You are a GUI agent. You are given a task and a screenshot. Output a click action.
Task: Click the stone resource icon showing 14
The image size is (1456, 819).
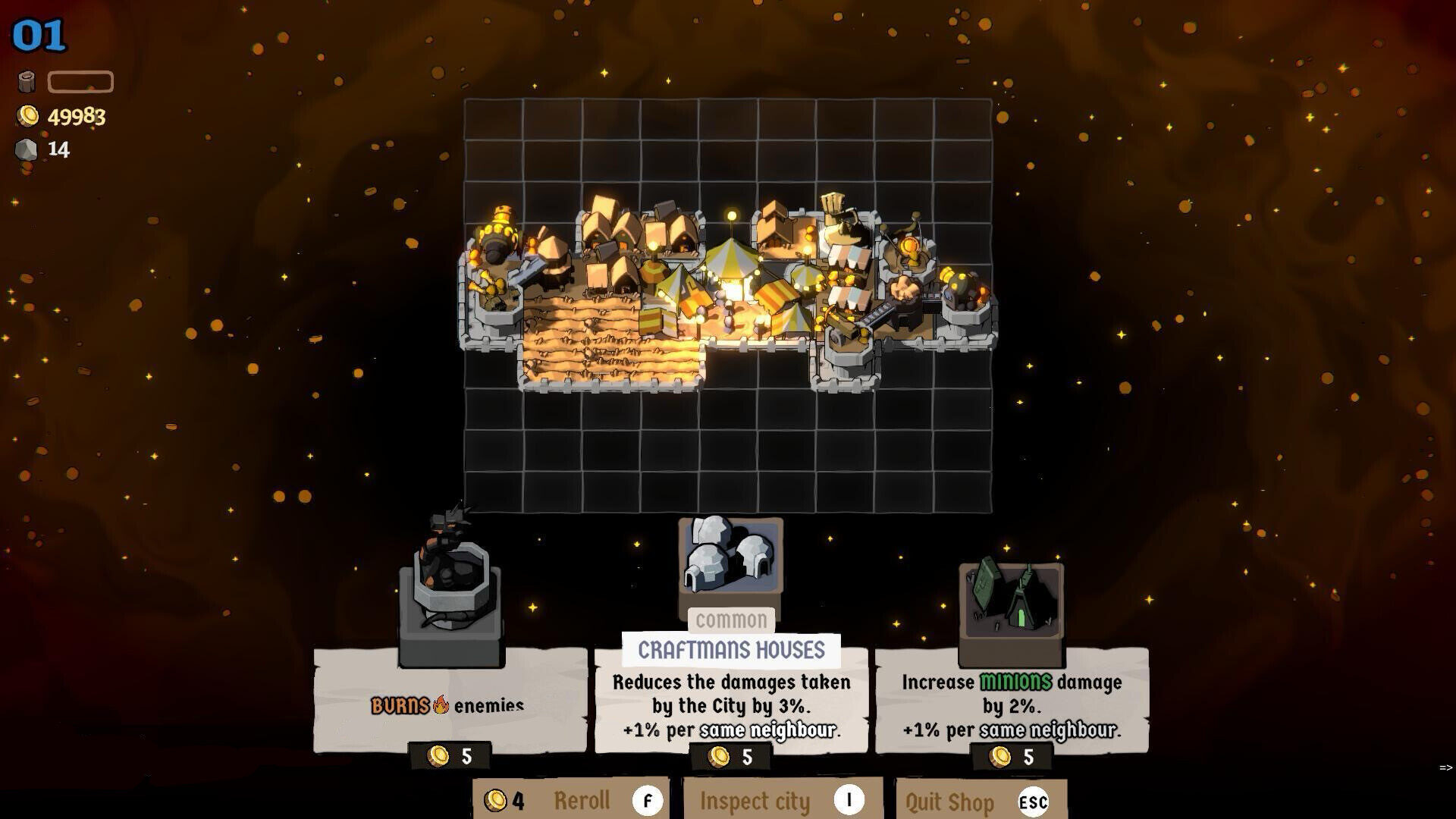point(28,149)
